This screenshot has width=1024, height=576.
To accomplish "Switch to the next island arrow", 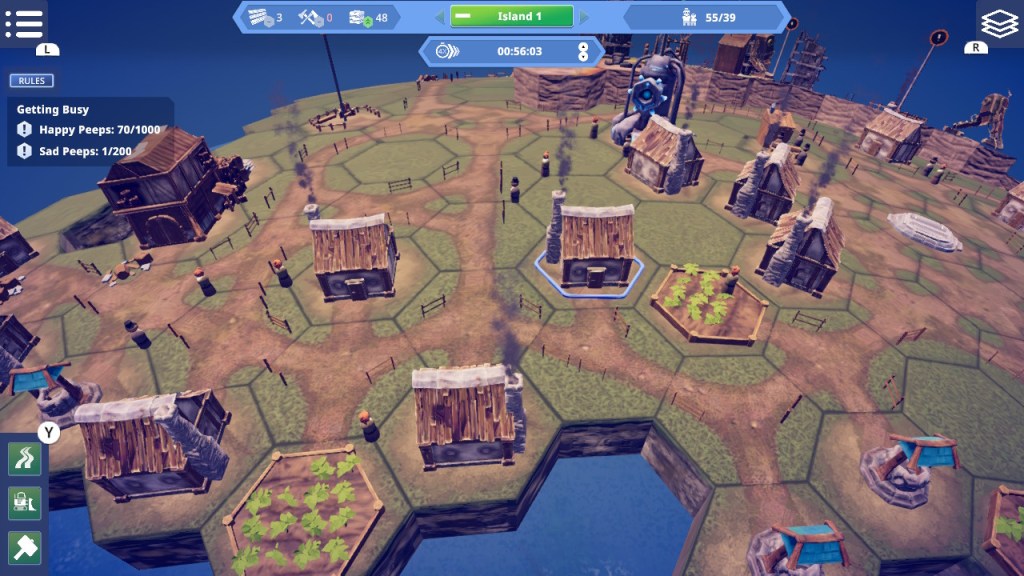I will click(585, 17).
